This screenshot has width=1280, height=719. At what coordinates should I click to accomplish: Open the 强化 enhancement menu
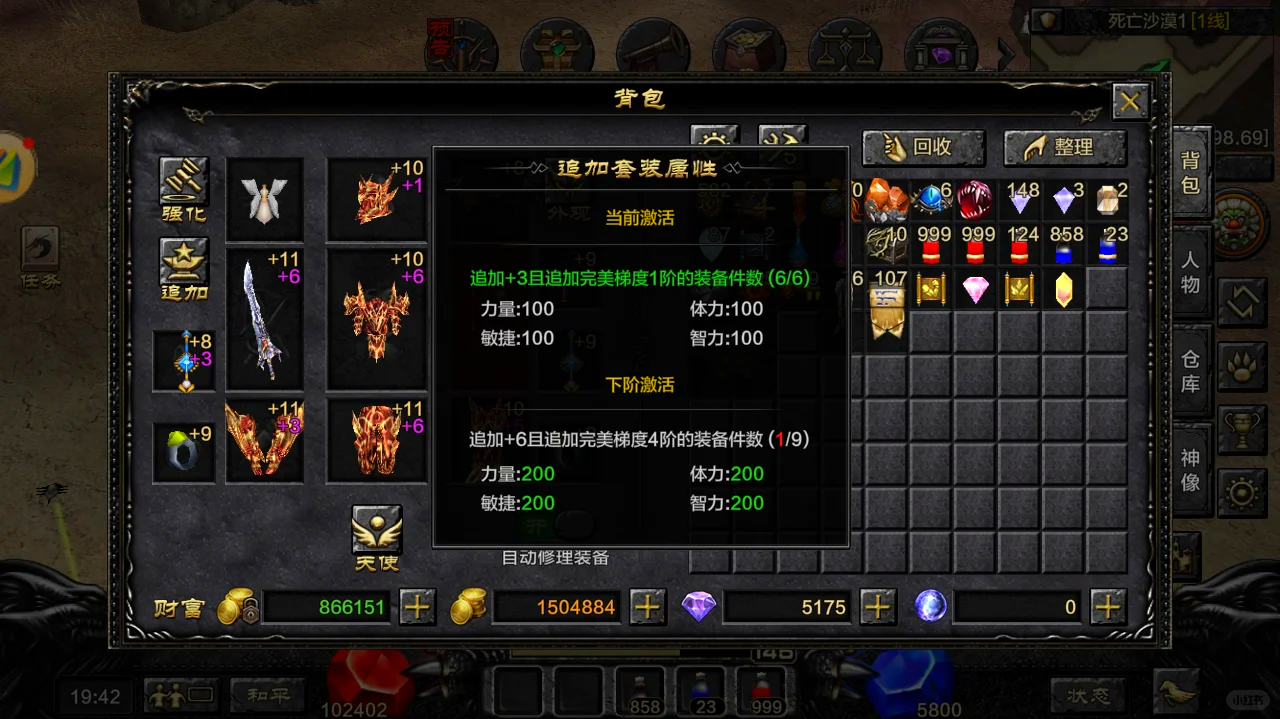[x=184, y=188]
